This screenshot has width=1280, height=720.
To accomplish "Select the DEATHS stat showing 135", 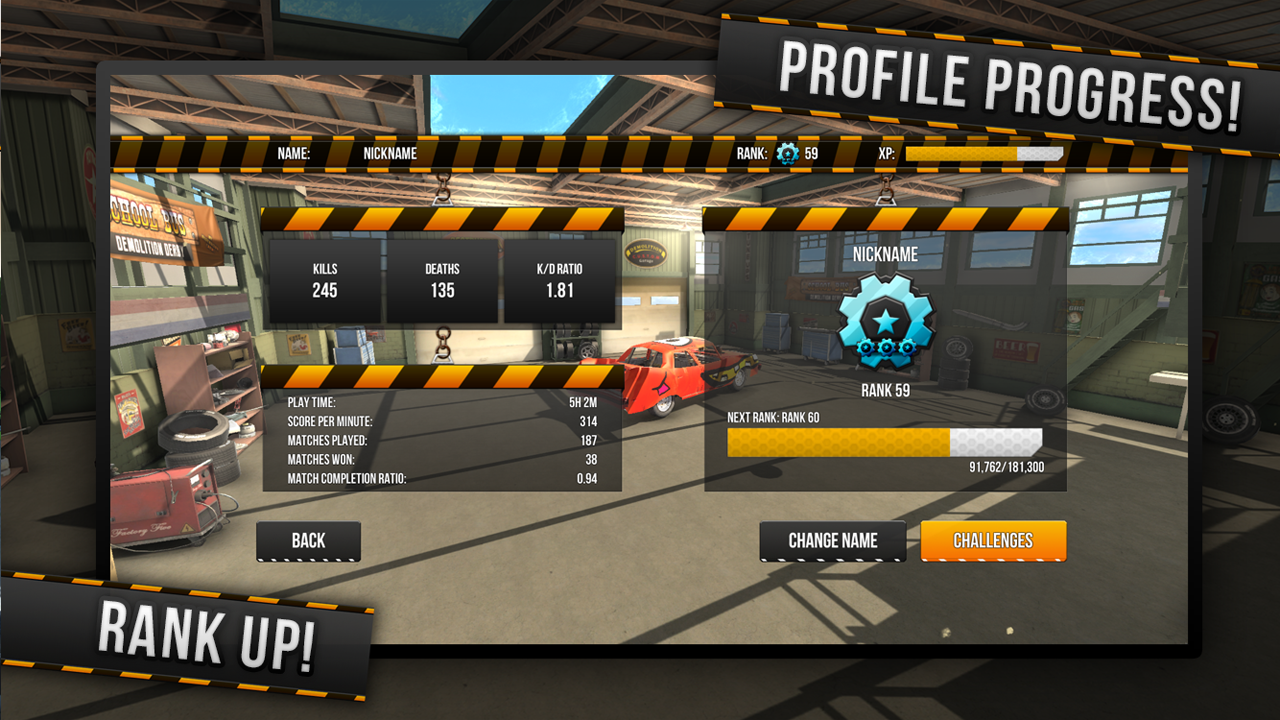I will tap(441, 280).
